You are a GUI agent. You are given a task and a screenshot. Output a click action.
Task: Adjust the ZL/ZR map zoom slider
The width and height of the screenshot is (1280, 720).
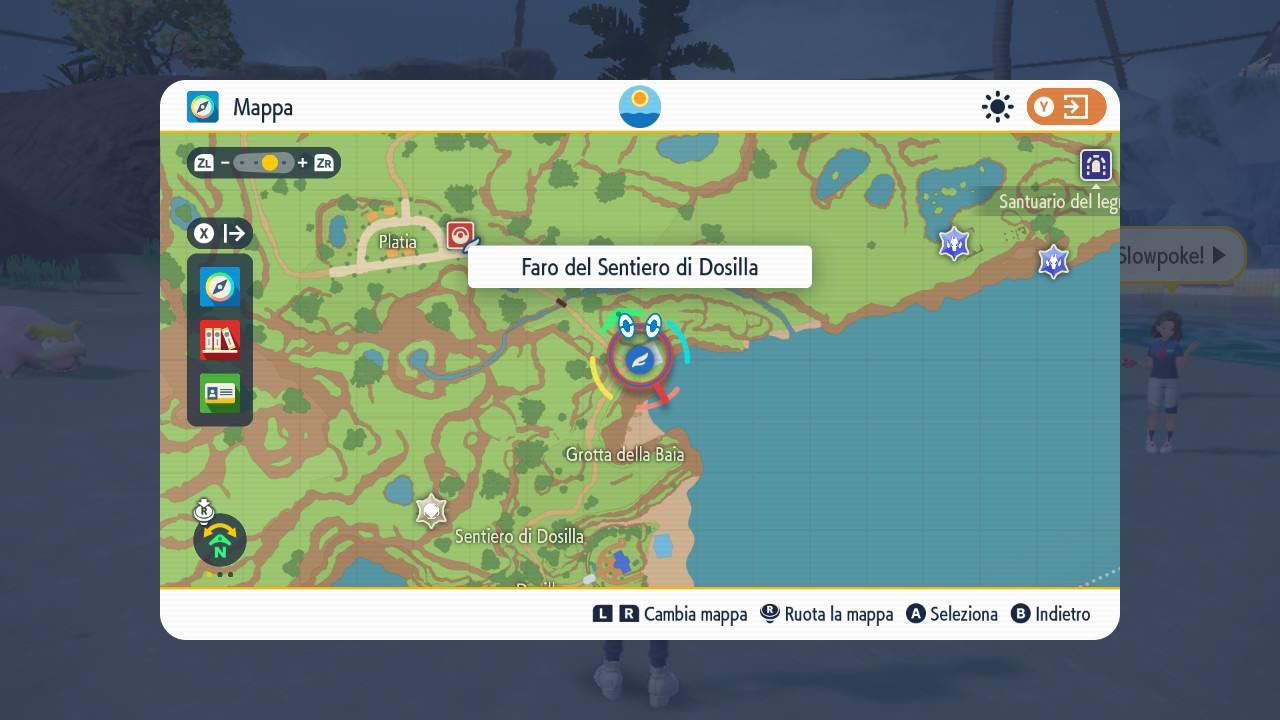pyautogui.click(x=264, y=161)
